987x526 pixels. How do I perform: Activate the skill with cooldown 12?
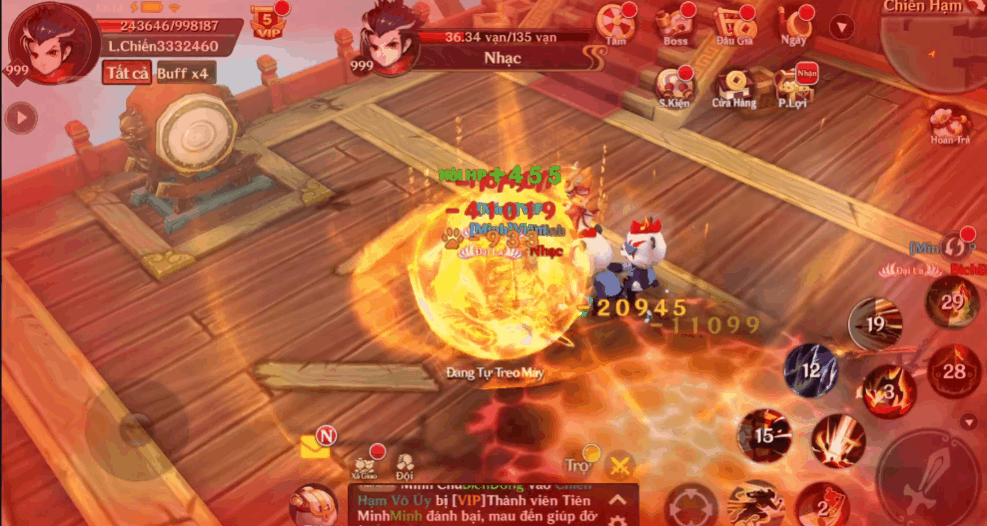(811, 369)
